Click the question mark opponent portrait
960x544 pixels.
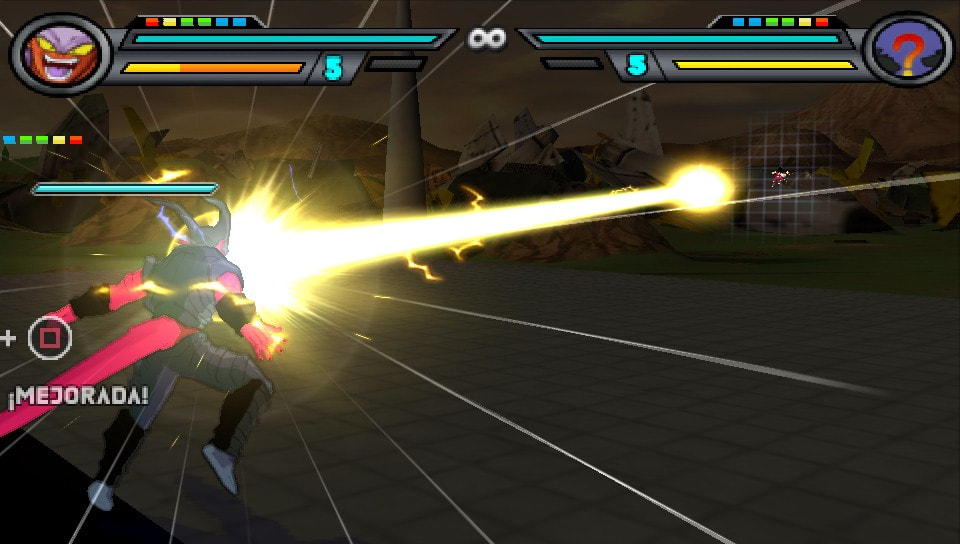click(x=905, y=52)
